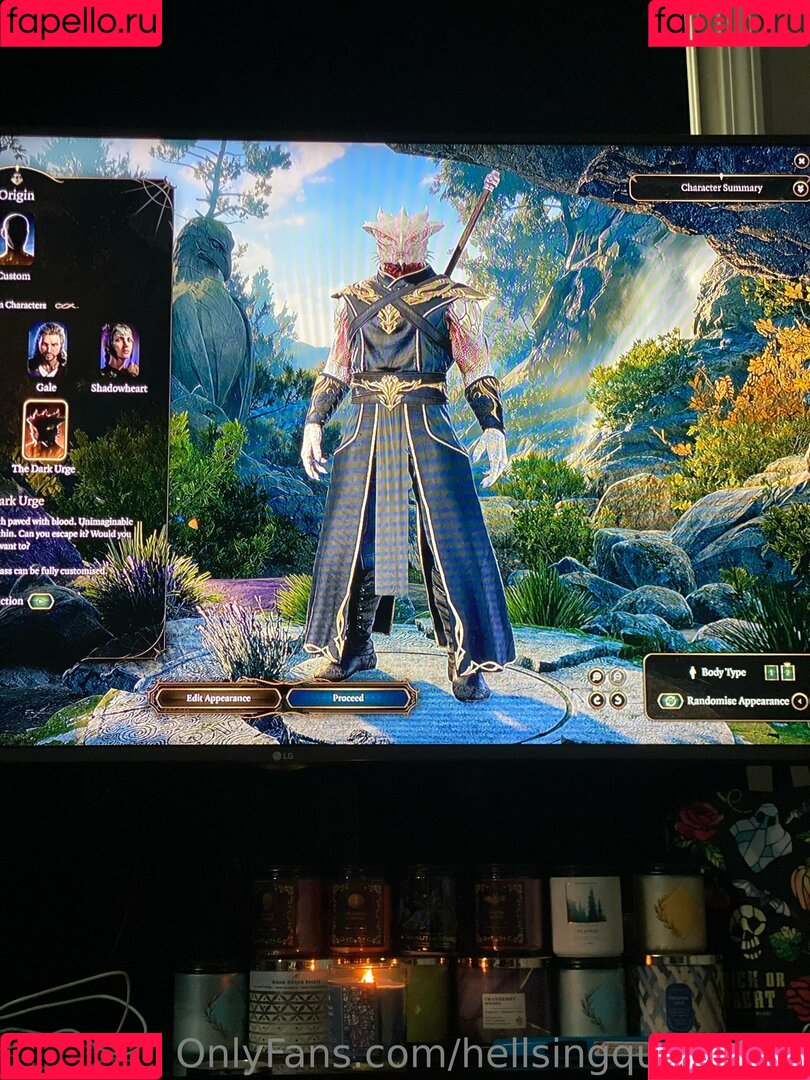The width and height of the screenshot is (810, 1080).
Task: Zoom in on the character model
Action: pyautogui.click(x=597, y=676)
